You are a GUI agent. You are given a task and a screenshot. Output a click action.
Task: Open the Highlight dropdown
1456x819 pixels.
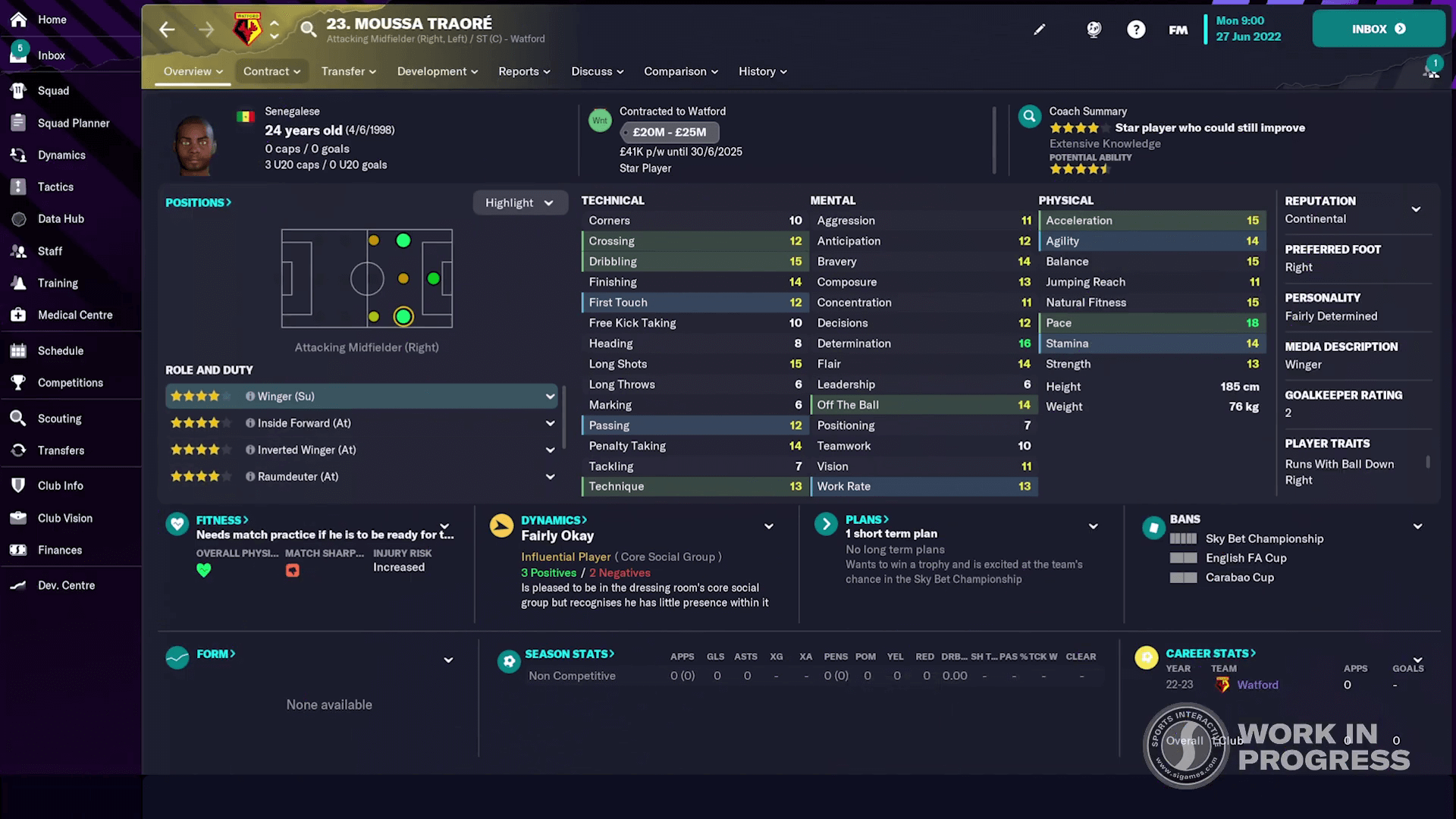[520, 202]
